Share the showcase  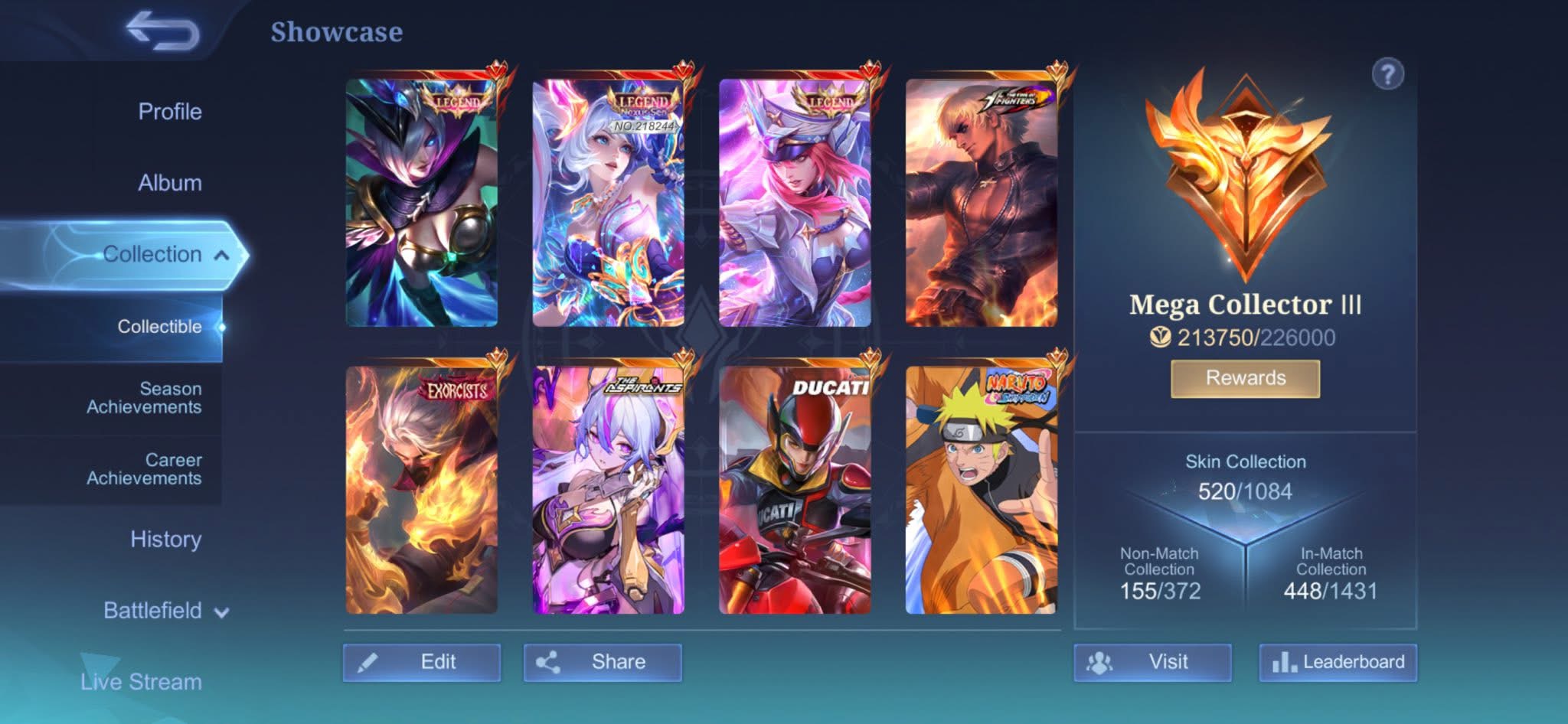(x=603, y=662)
